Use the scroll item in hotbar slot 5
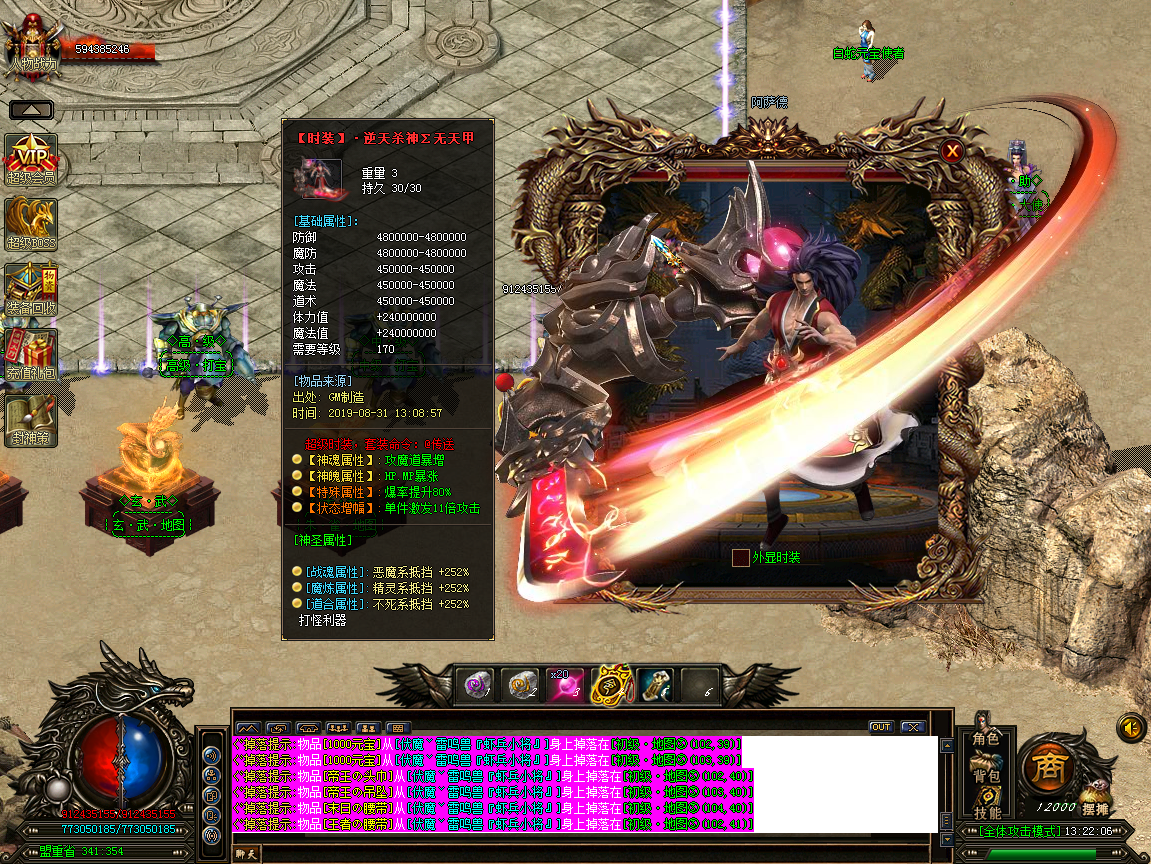Image resolution: width=1151 pixels, height=864 pixels. coord(654,684)
